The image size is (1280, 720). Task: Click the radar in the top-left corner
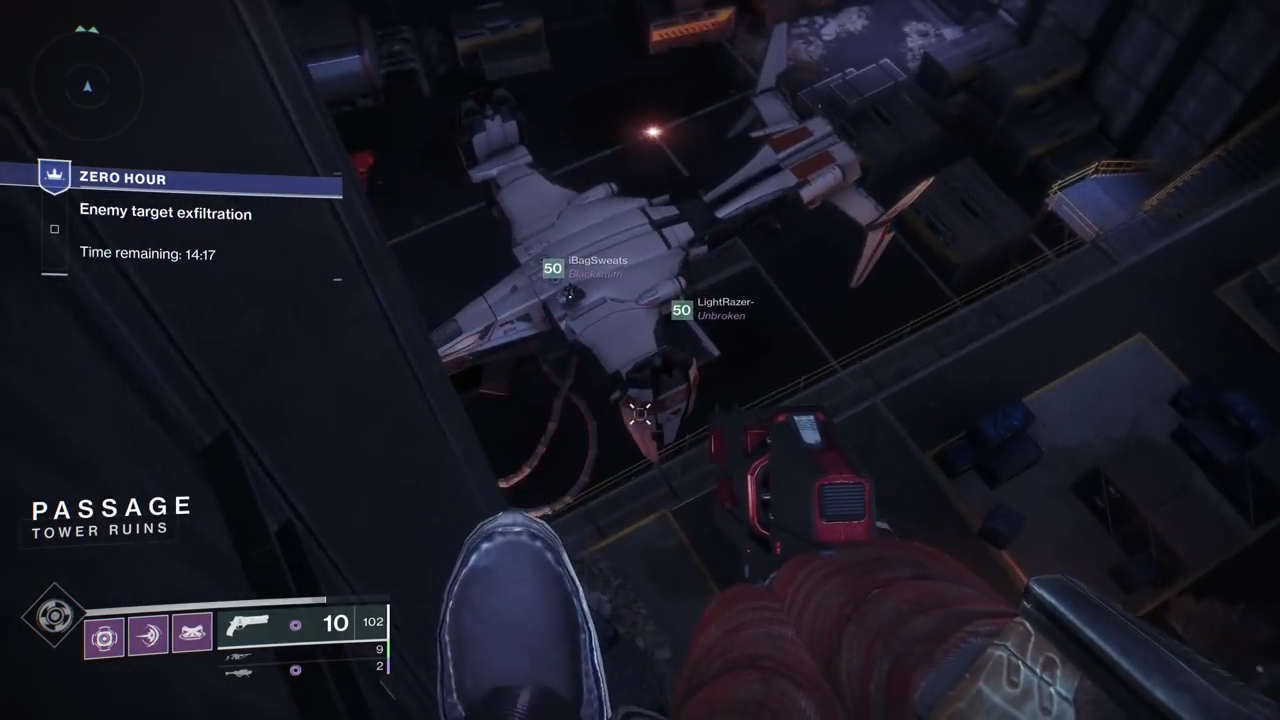click(87, 87)
